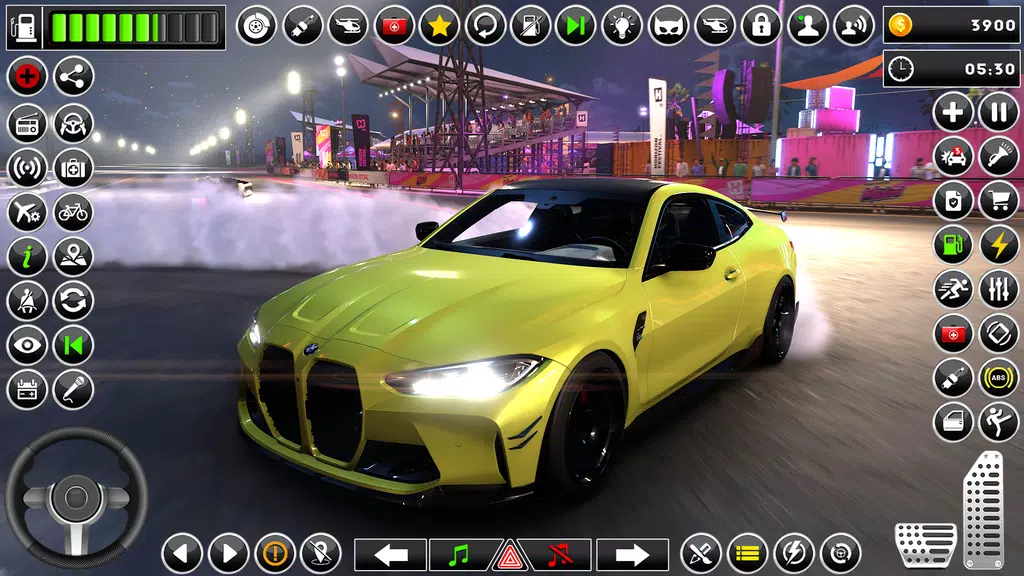Viewport: 1024px width, 576px height.
Task: Switch on the flashlight icon
Action: tap(998, 156)
